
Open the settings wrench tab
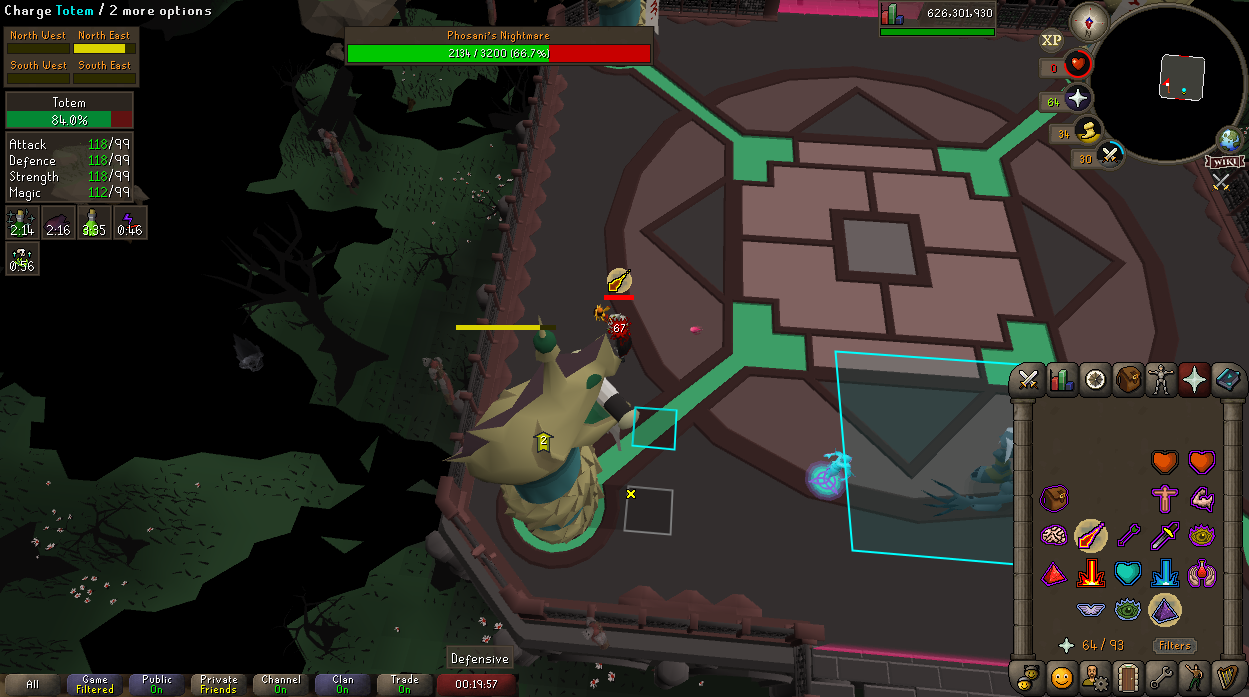(1161, 677)
